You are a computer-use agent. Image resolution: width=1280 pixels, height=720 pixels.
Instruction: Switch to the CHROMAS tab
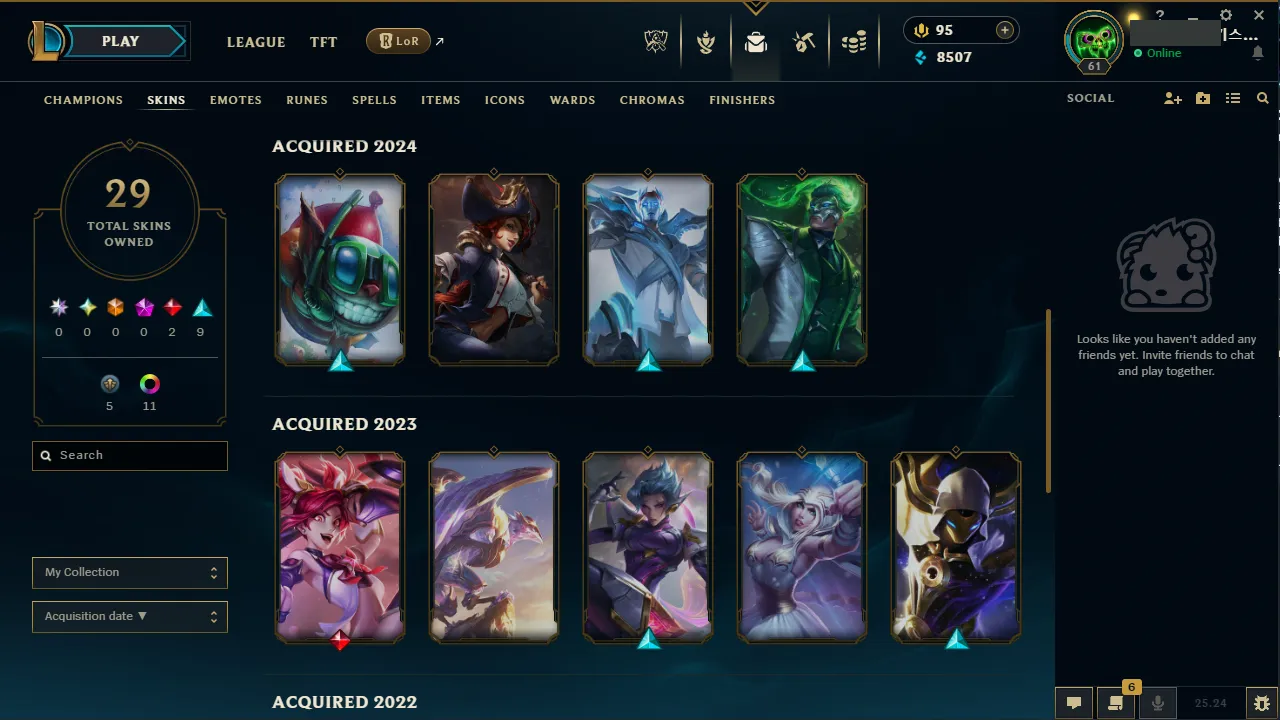pos(652,100)
